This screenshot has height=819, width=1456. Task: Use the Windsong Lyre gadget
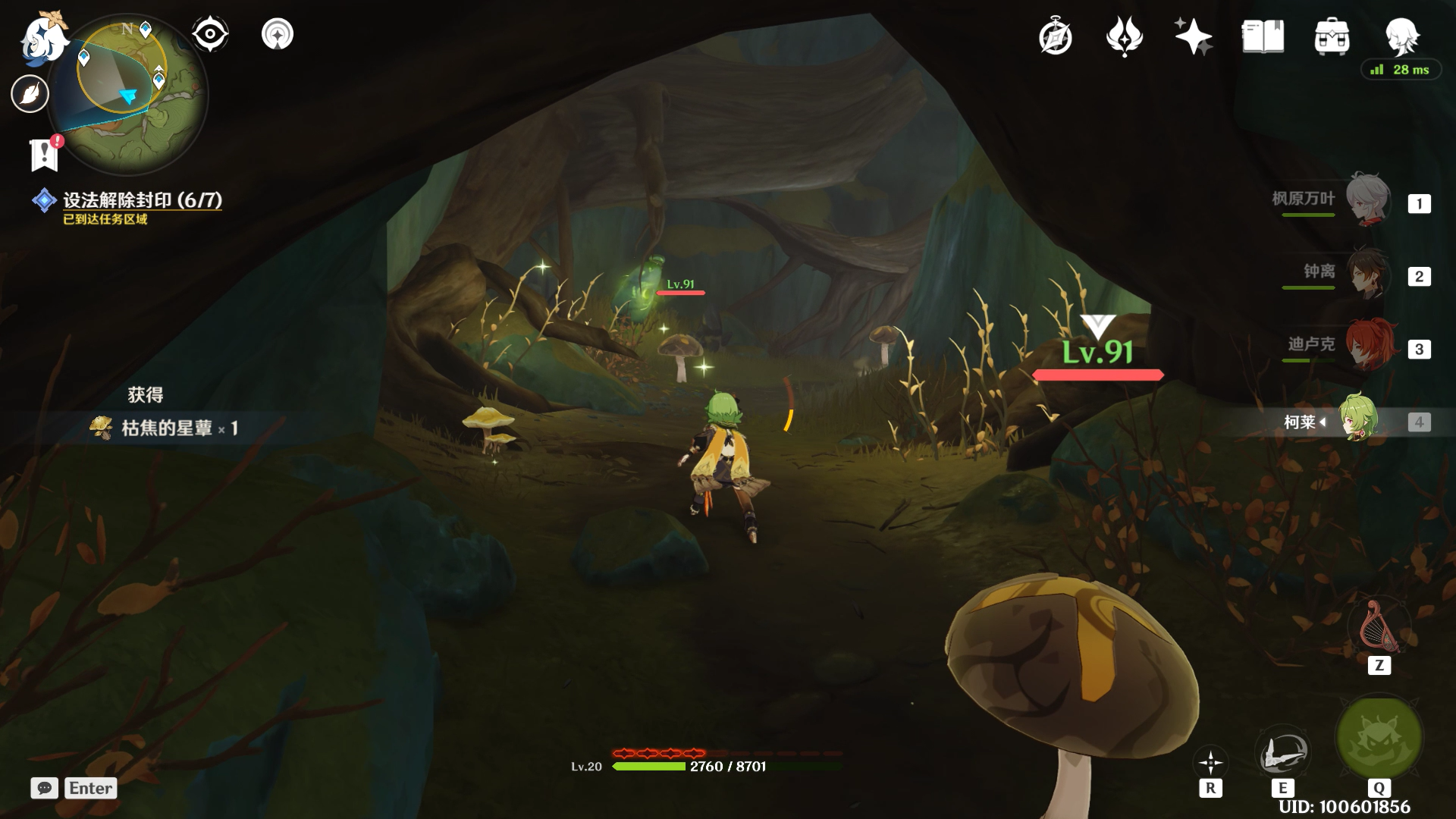(x=1379, y=626)
